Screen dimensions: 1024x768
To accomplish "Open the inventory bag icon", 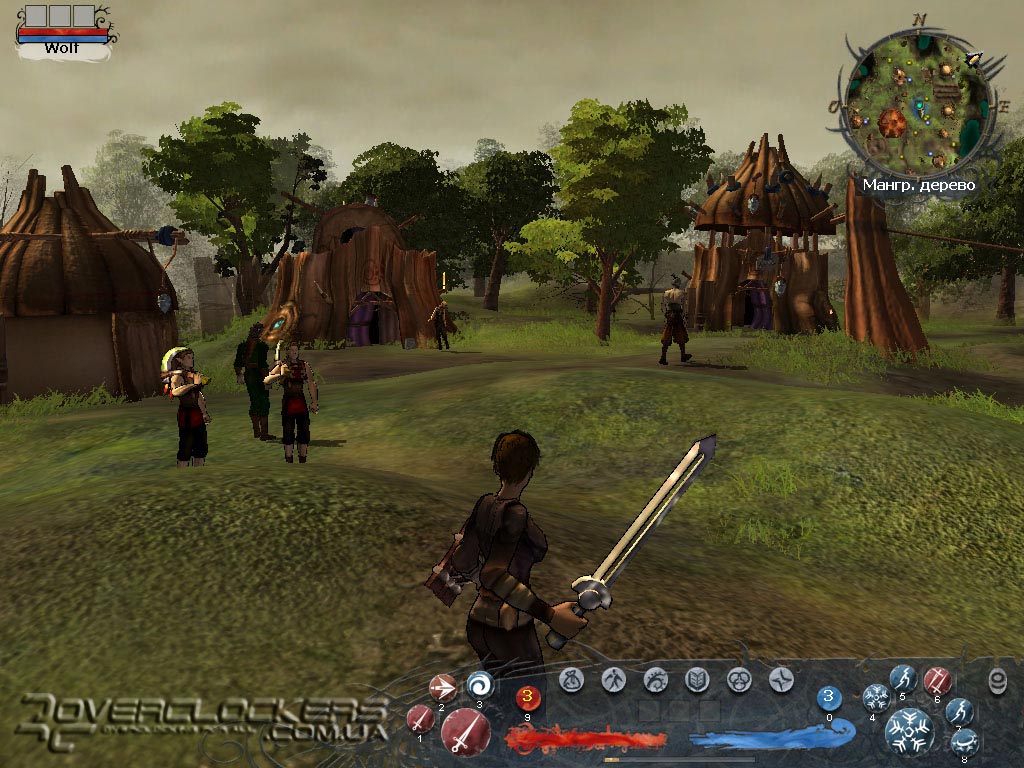I will (571, 680).
